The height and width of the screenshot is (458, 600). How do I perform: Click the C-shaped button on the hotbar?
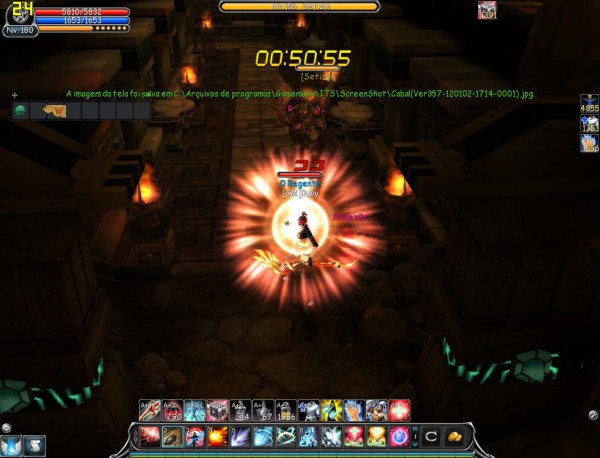coord(428,436)
